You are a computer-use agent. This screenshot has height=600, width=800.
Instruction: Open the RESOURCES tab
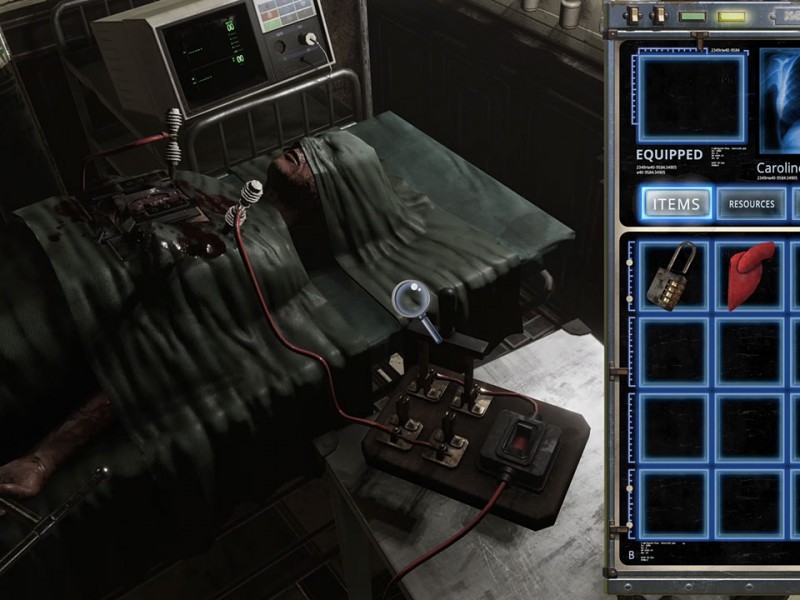(x=751, y=204)
